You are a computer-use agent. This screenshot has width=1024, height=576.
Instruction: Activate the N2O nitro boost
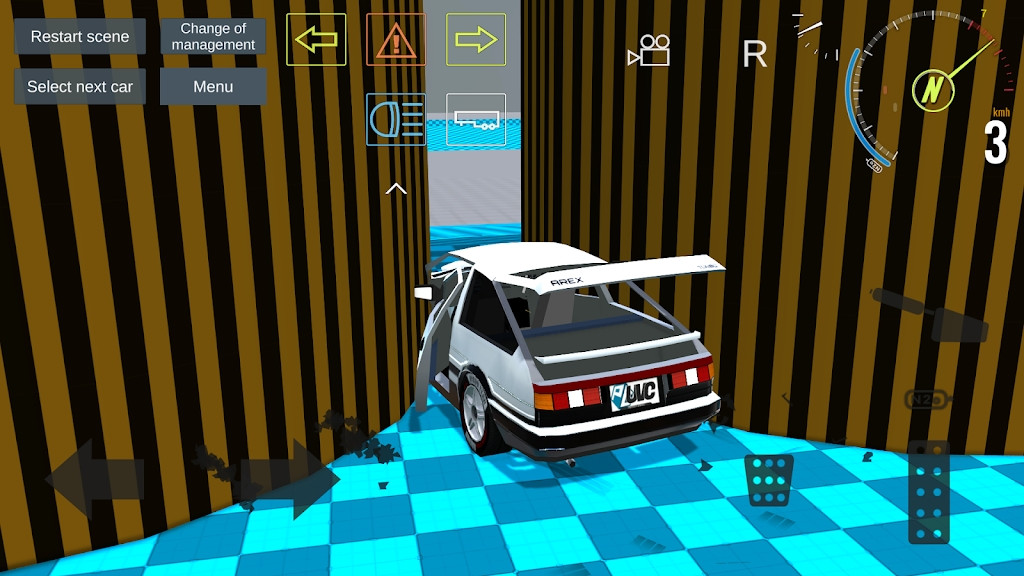tap(925, 399)
